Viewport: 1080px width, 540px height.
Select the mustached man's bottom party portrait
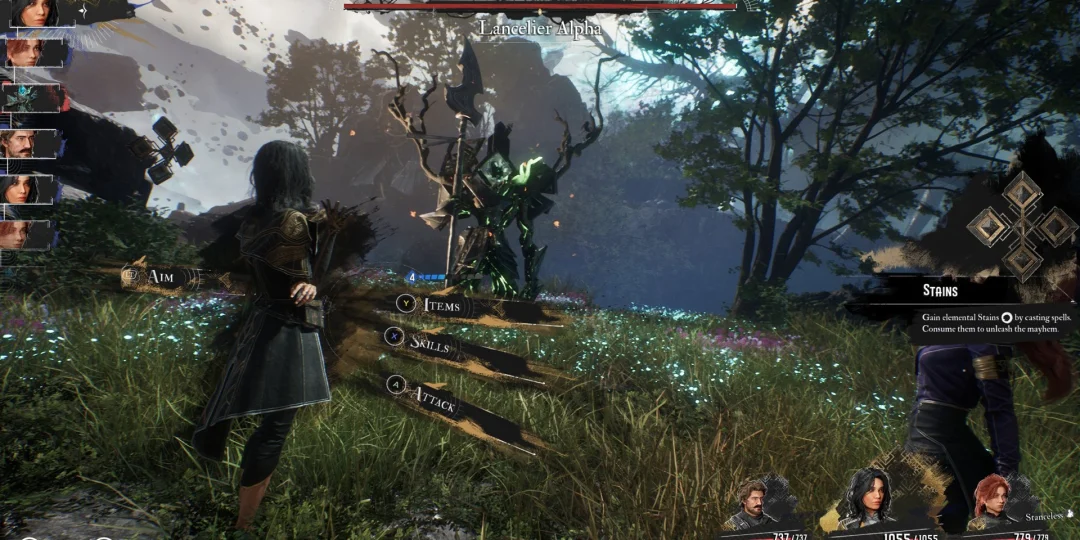(x=754, y=503)
